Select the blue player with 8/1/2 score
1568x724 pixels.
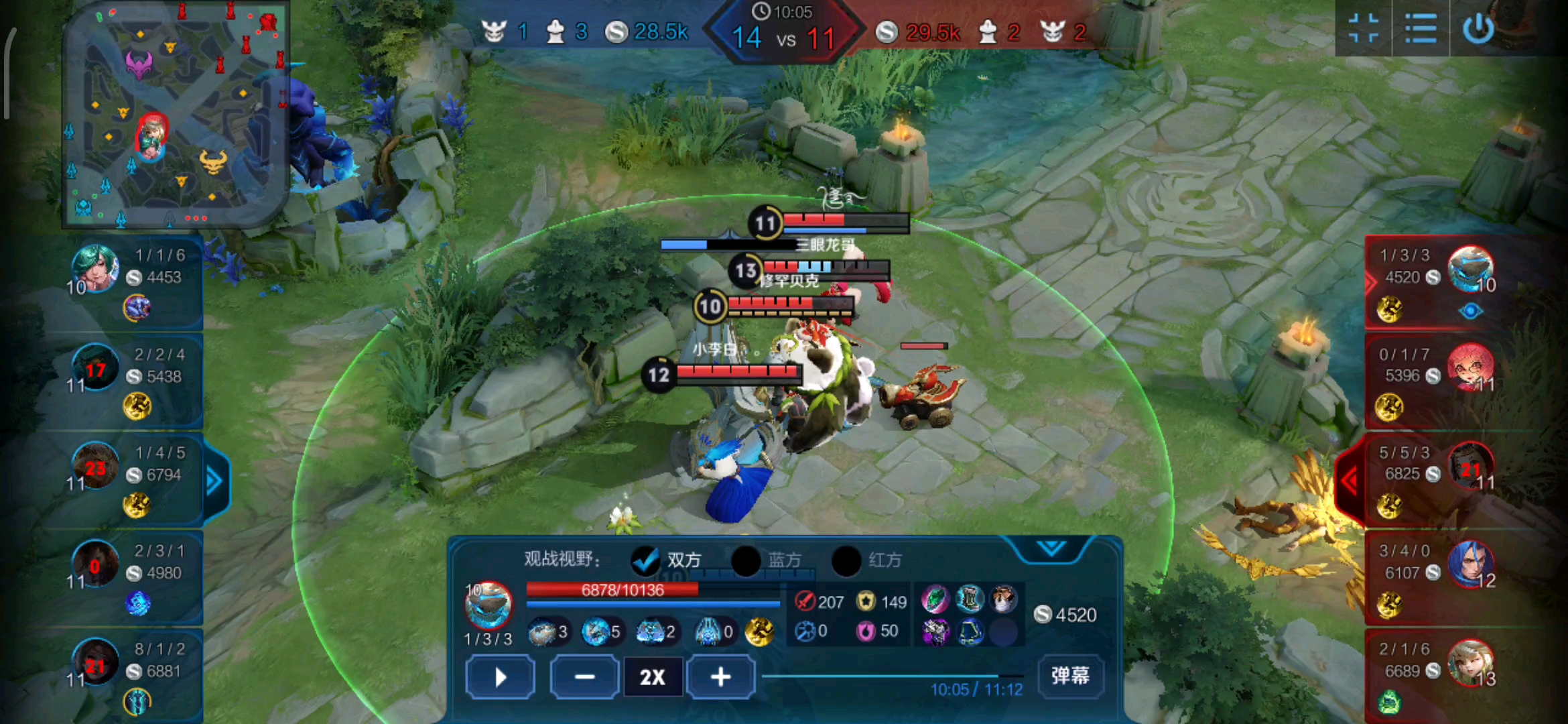[x=95, y=662]
